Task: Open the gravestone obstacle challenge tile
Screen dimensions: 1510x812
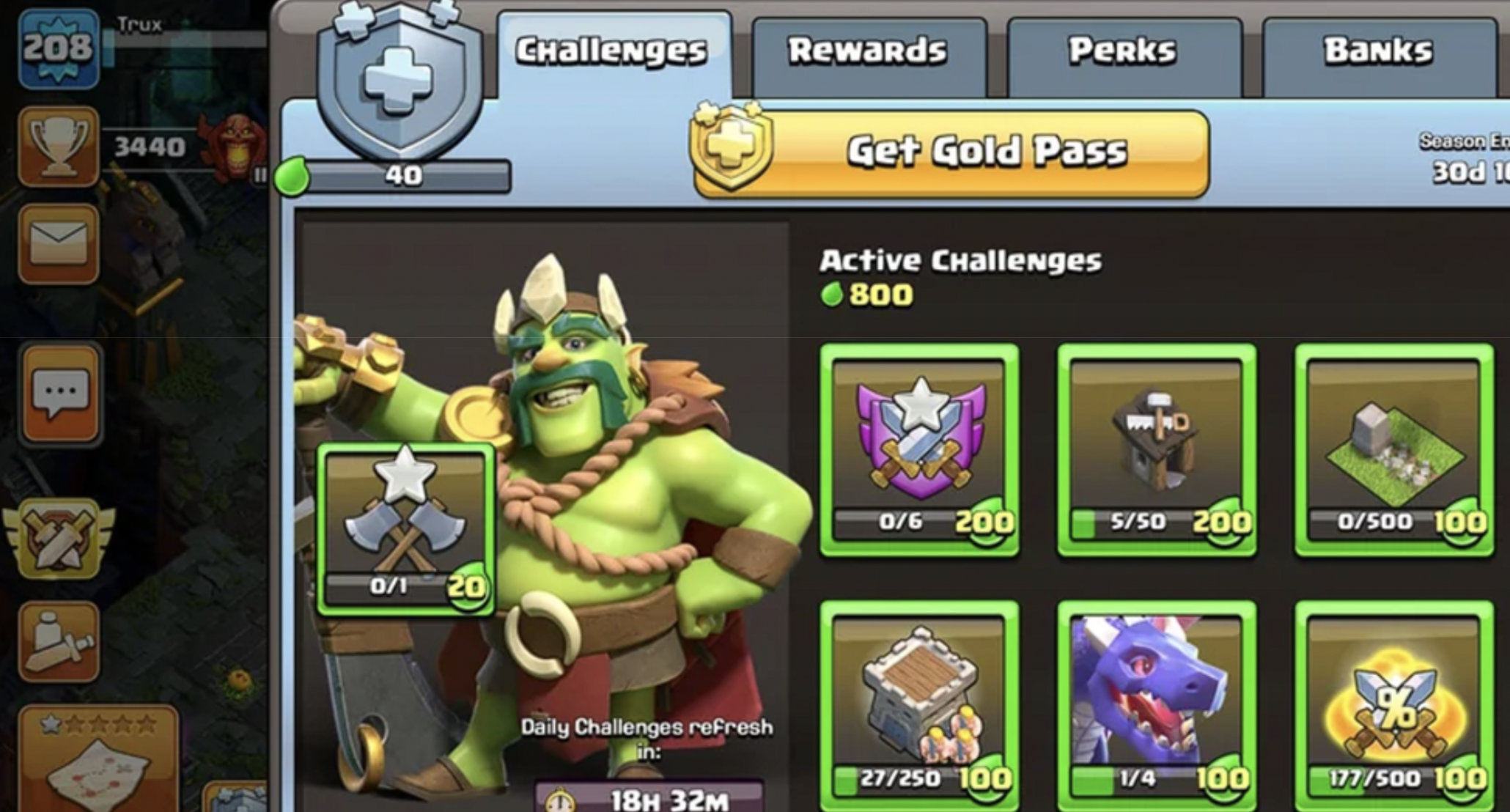Action: (x=1393, y=450)
